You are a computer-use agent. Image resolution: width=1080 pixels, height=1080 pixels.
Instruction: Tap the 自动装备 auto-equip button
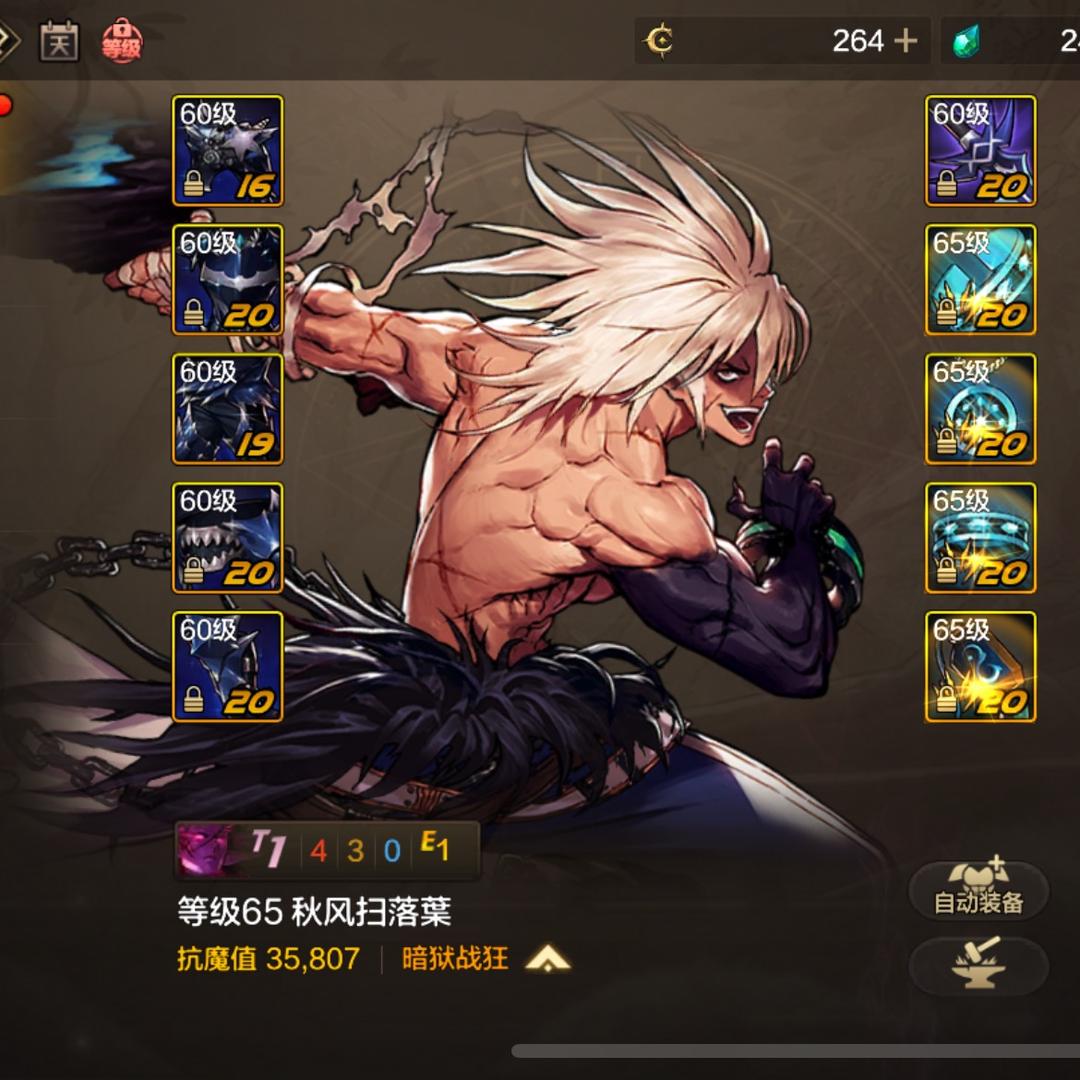click(978, 890)
